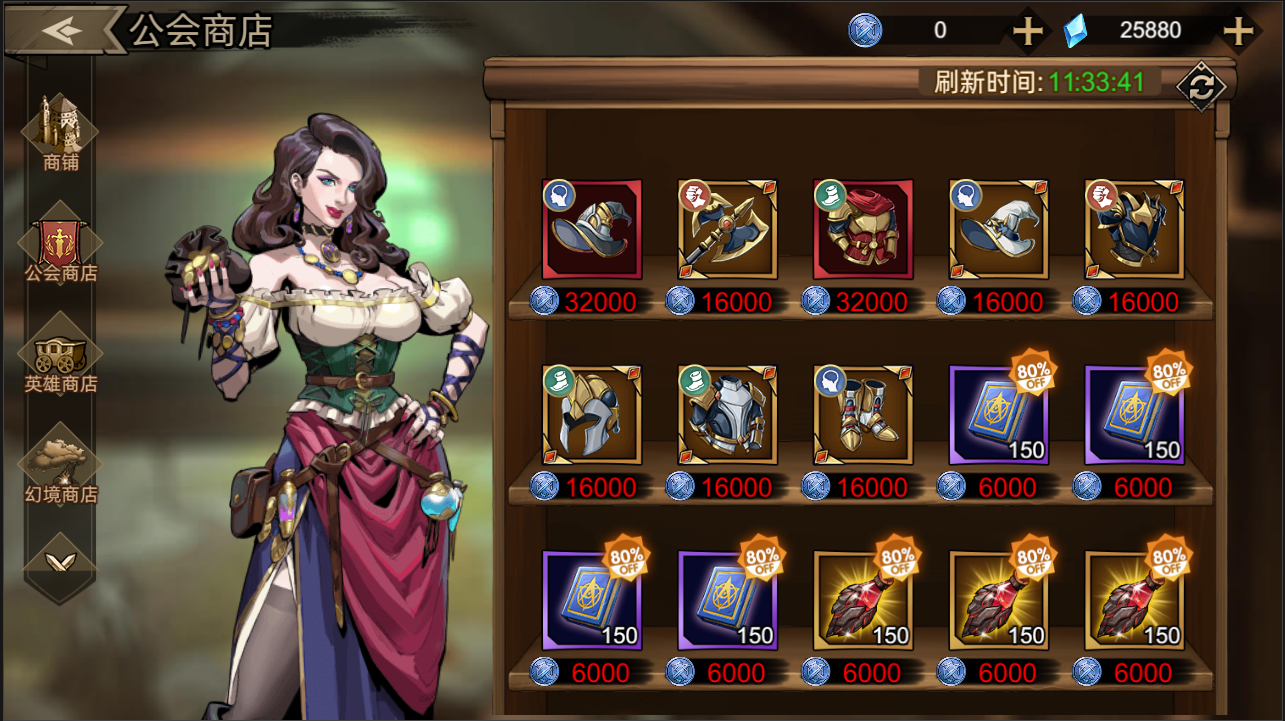Choose the silver plate chest armor

coord(727,415)
